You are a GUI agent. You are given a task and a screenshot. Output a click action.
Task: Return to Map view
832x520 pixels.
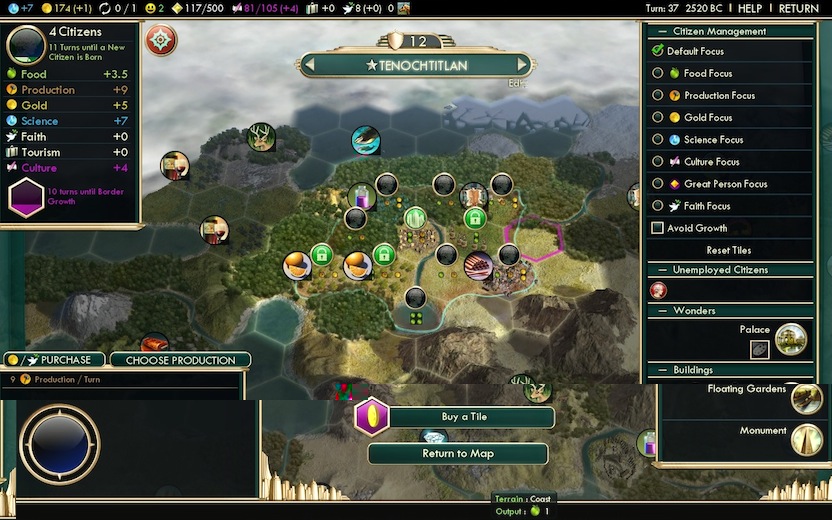(458, 454)
